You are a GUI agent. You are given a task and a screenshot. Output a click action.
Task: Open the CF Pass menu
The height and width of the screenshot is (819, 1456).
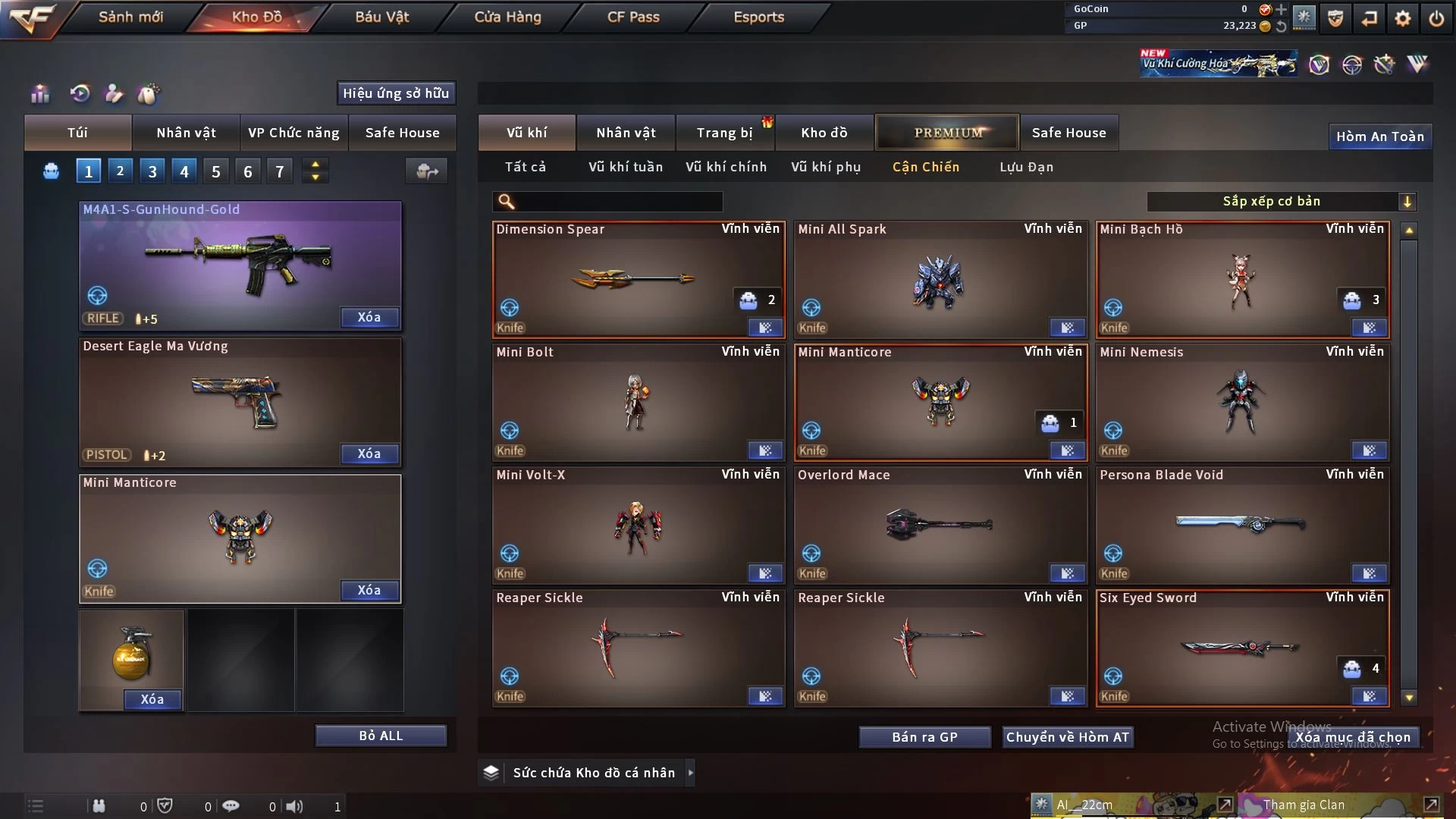click(x=633, y=17)
